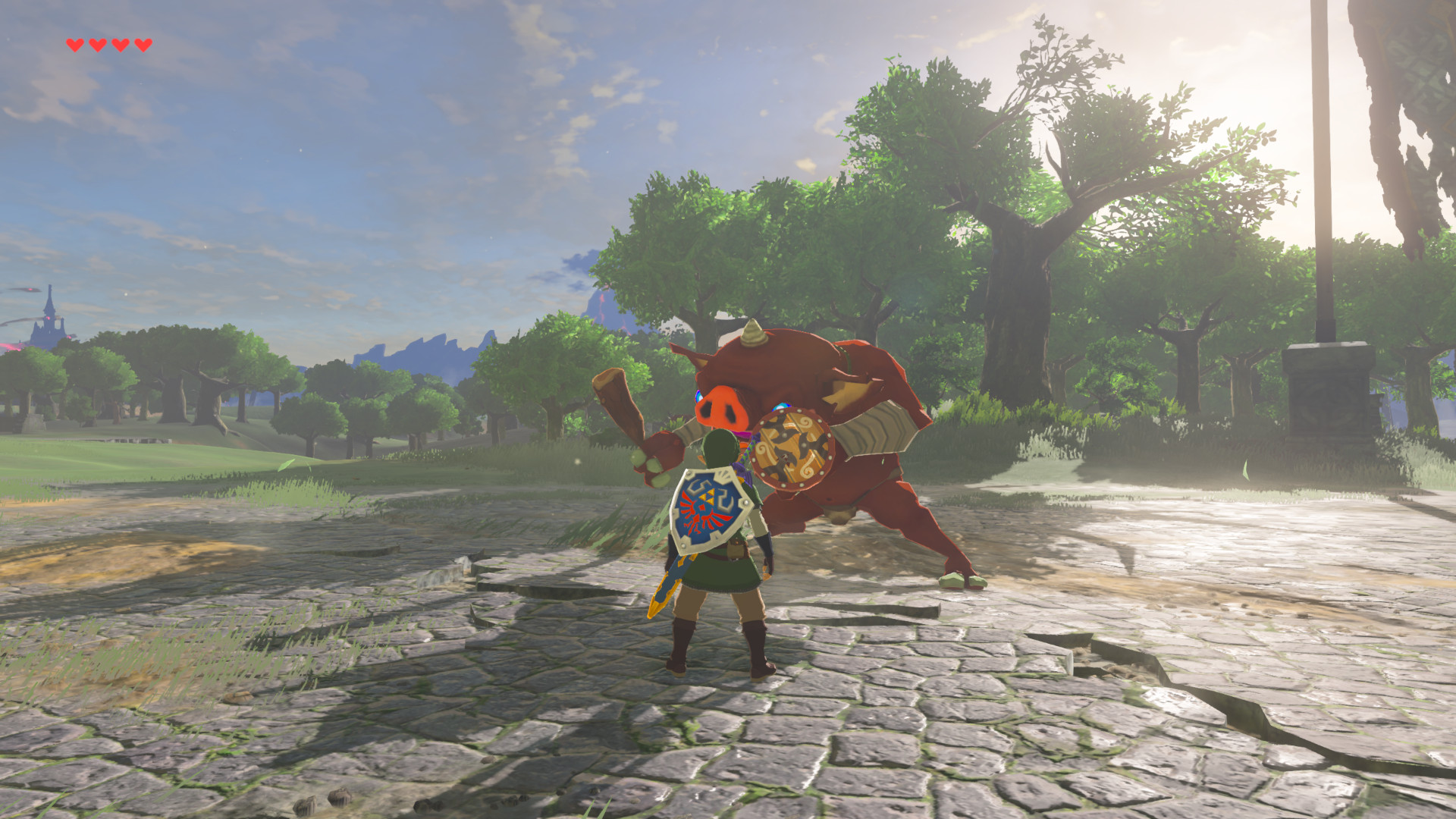Click the first heart in the health meter
Screen dimensions: 1456x819
(x=75, y=43)
